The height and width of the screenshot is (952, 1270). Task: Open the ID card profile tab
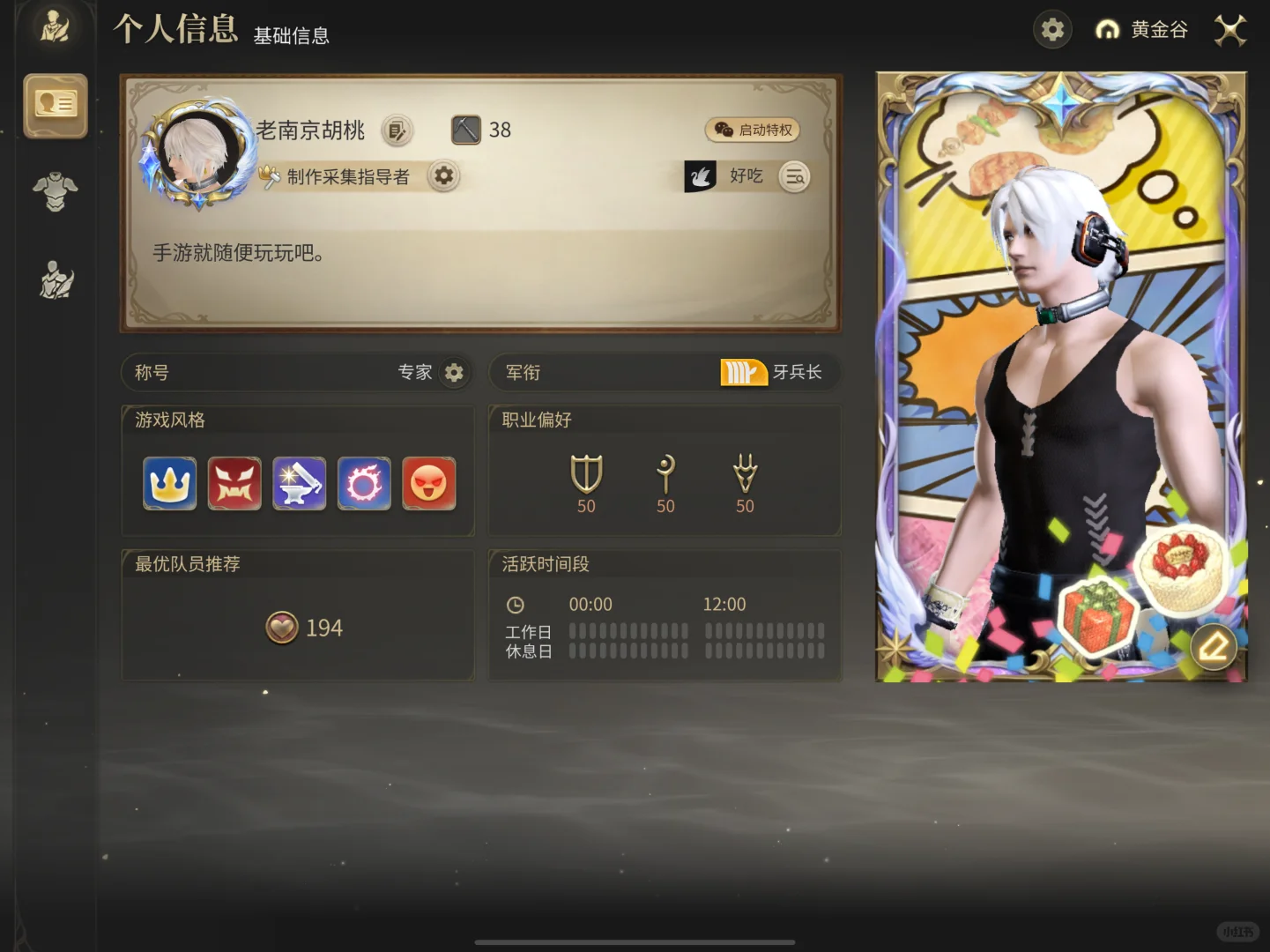click(56, 106)
